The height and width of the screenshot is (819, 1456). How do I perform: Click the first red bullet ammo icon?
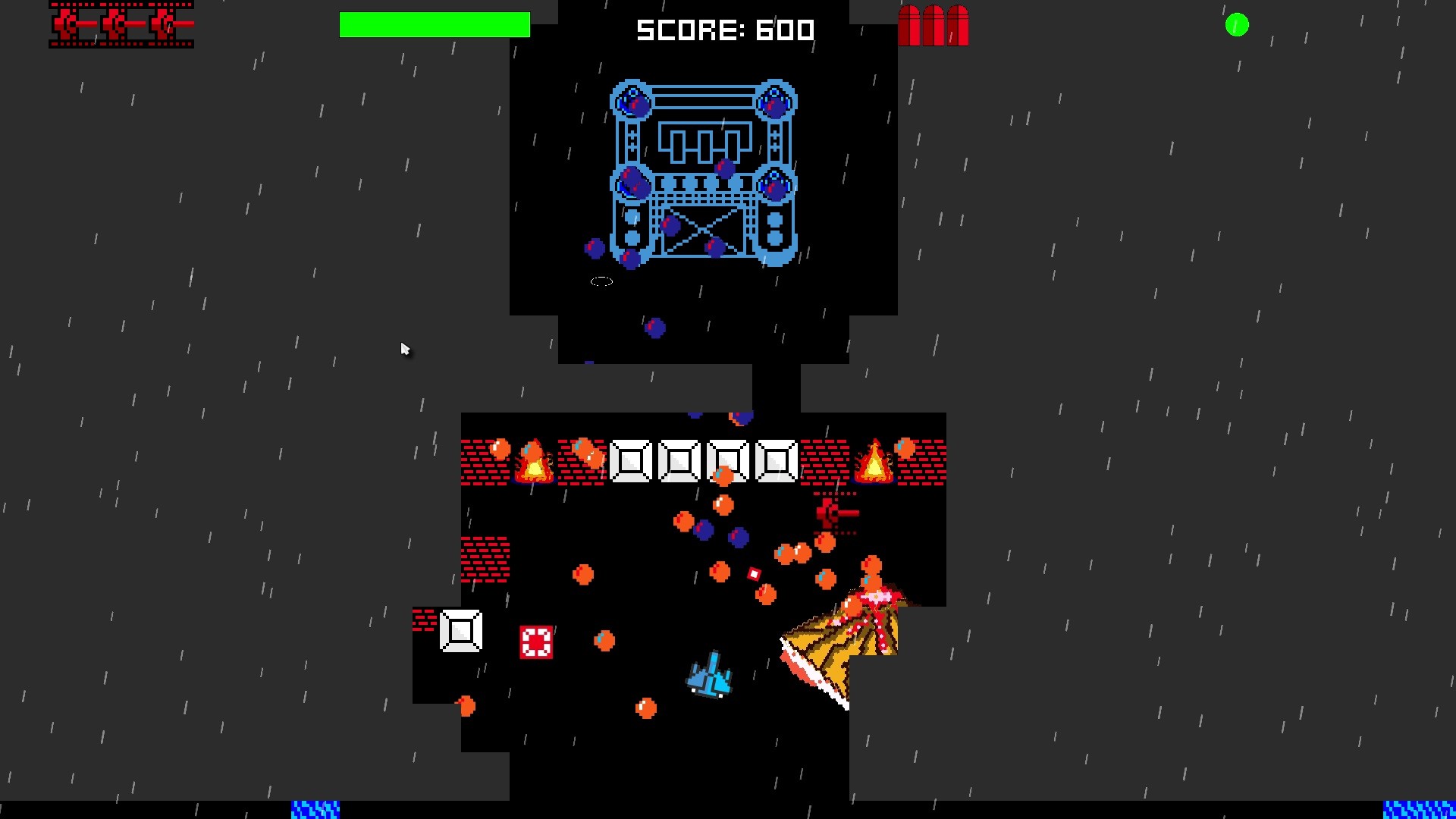pyautogui.click(x=909, y=27)
